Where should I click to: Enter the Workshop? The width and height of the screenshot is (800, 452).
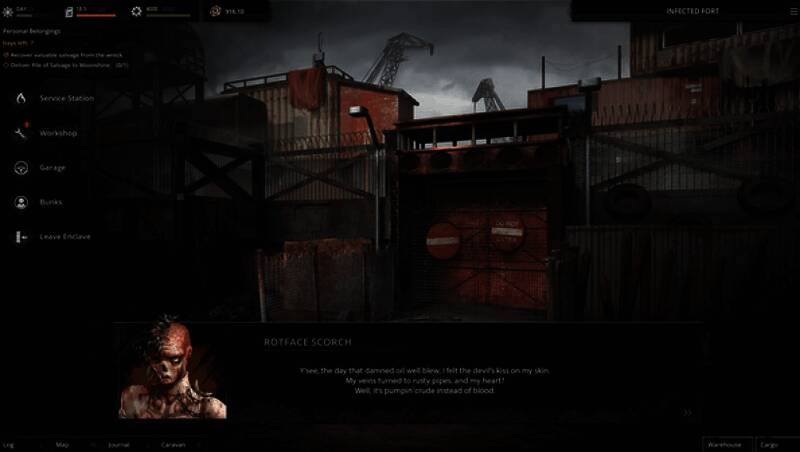[x=57, y=133]
